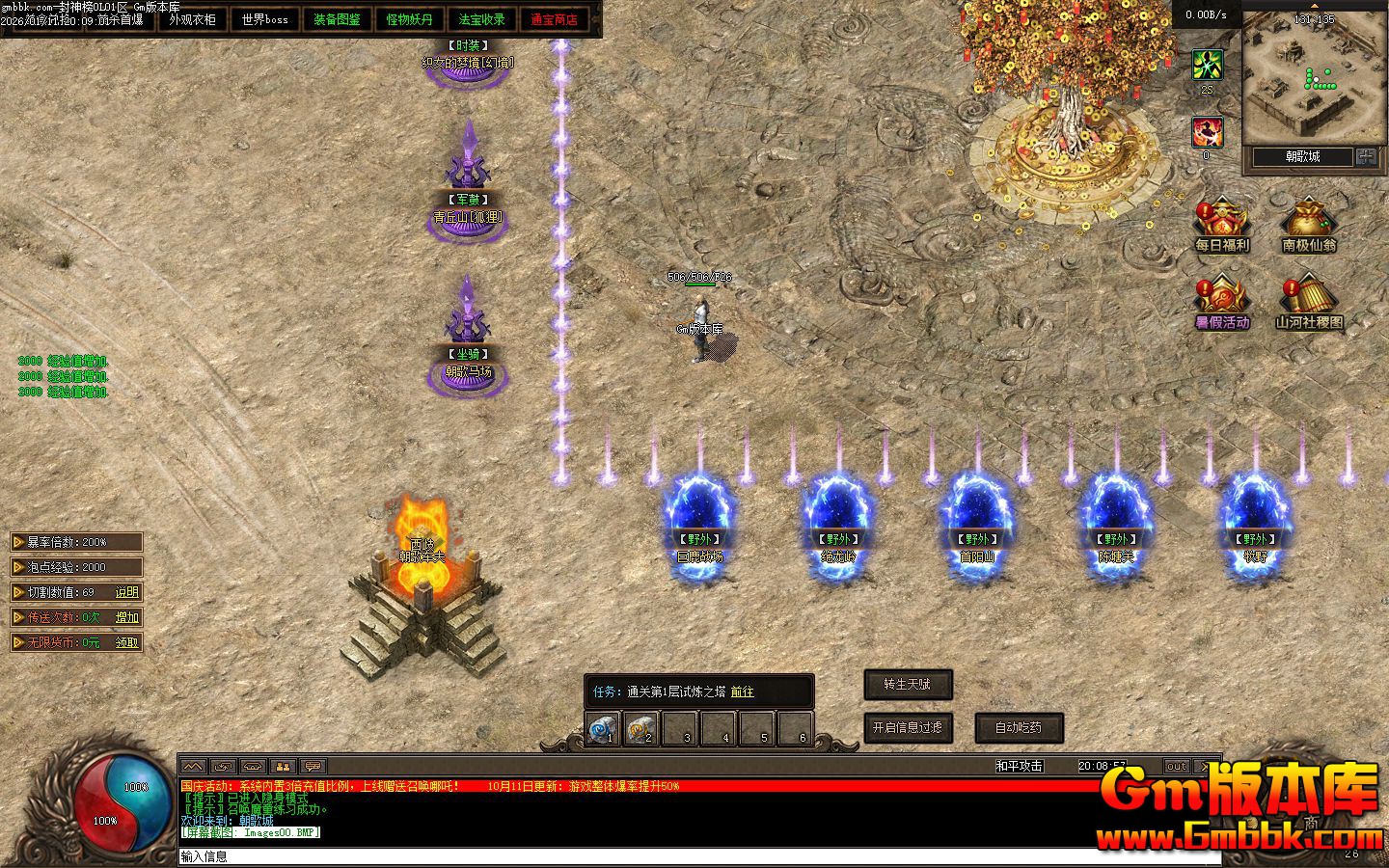Open the 通宝商店 shop
1389x868 pixels.
point(555,19)
